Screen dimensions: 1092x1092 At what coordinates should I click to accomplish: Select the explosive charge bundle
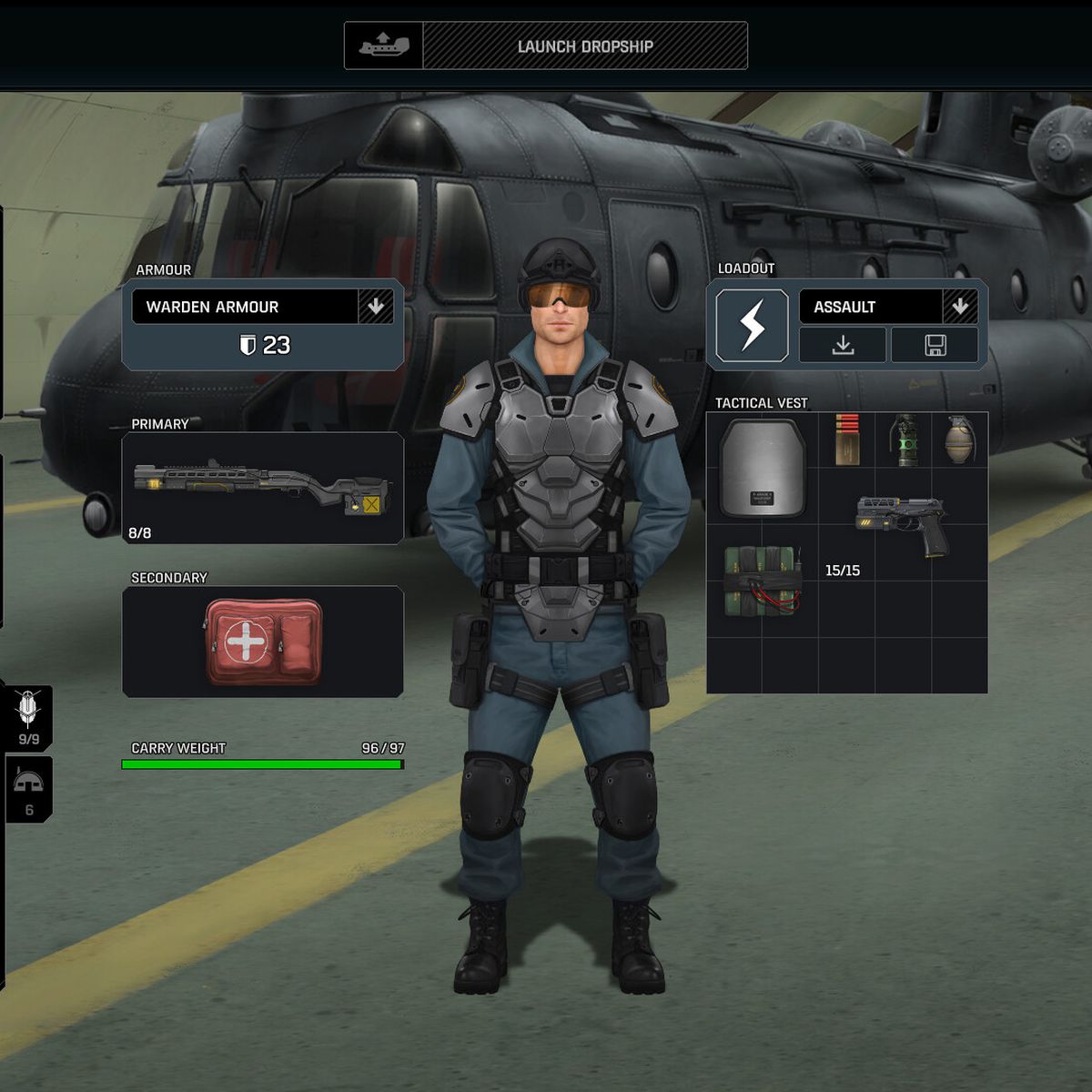pyautogui.click(x=763, y=581)
